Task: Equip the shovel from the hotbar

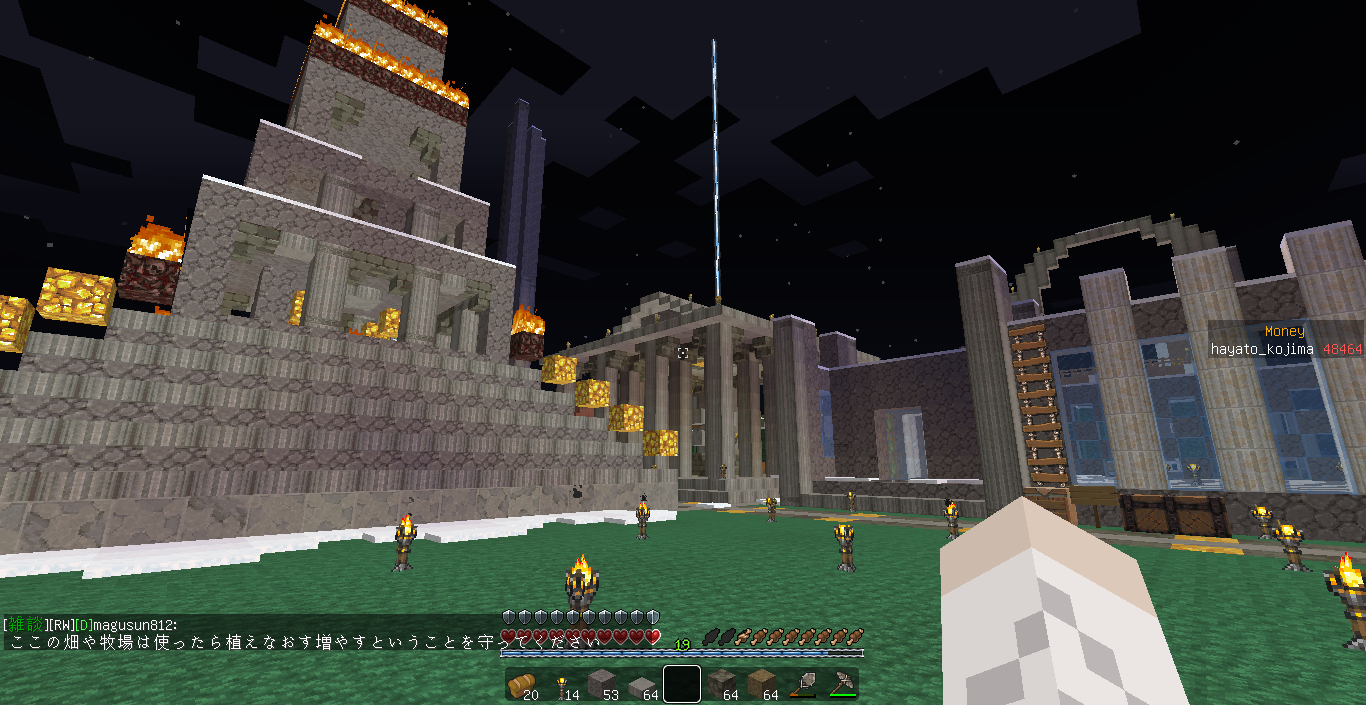Action: [x=801, y=684]
